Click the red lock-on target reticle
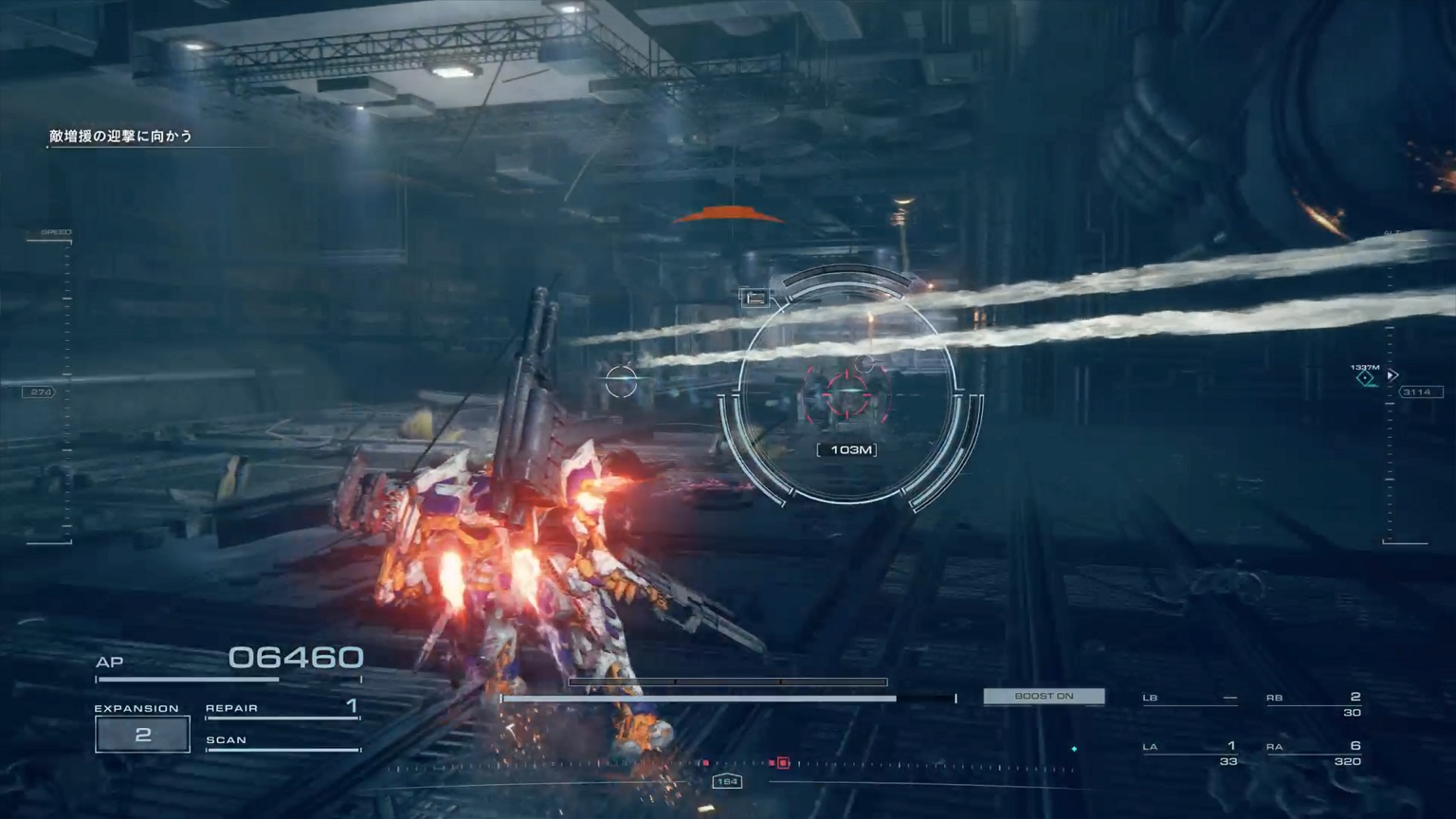This screenshot has width=1456, height=819. [x=846, y=394]
